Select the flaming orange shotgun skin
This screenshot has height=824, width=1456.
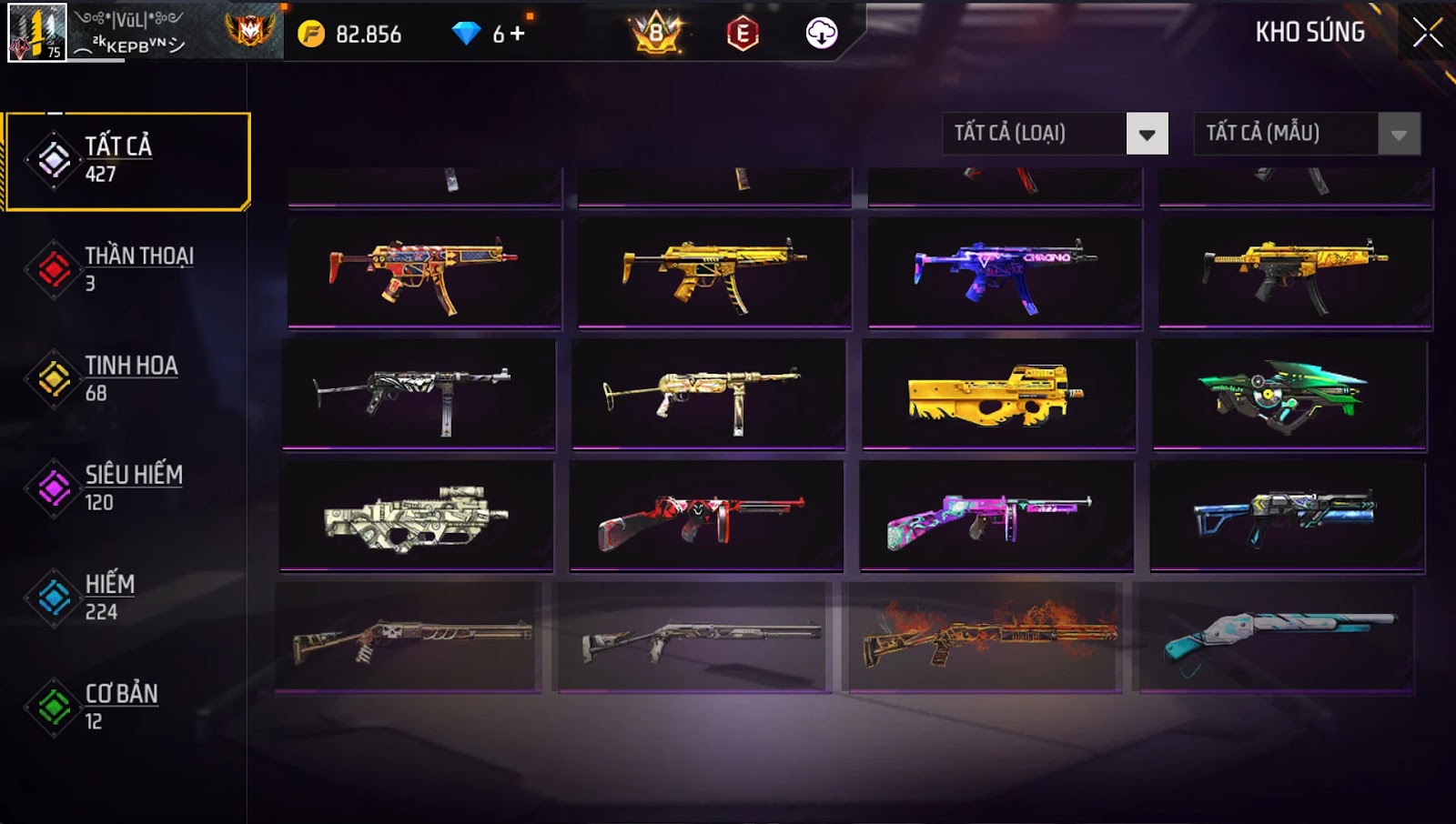coord(984,637)
